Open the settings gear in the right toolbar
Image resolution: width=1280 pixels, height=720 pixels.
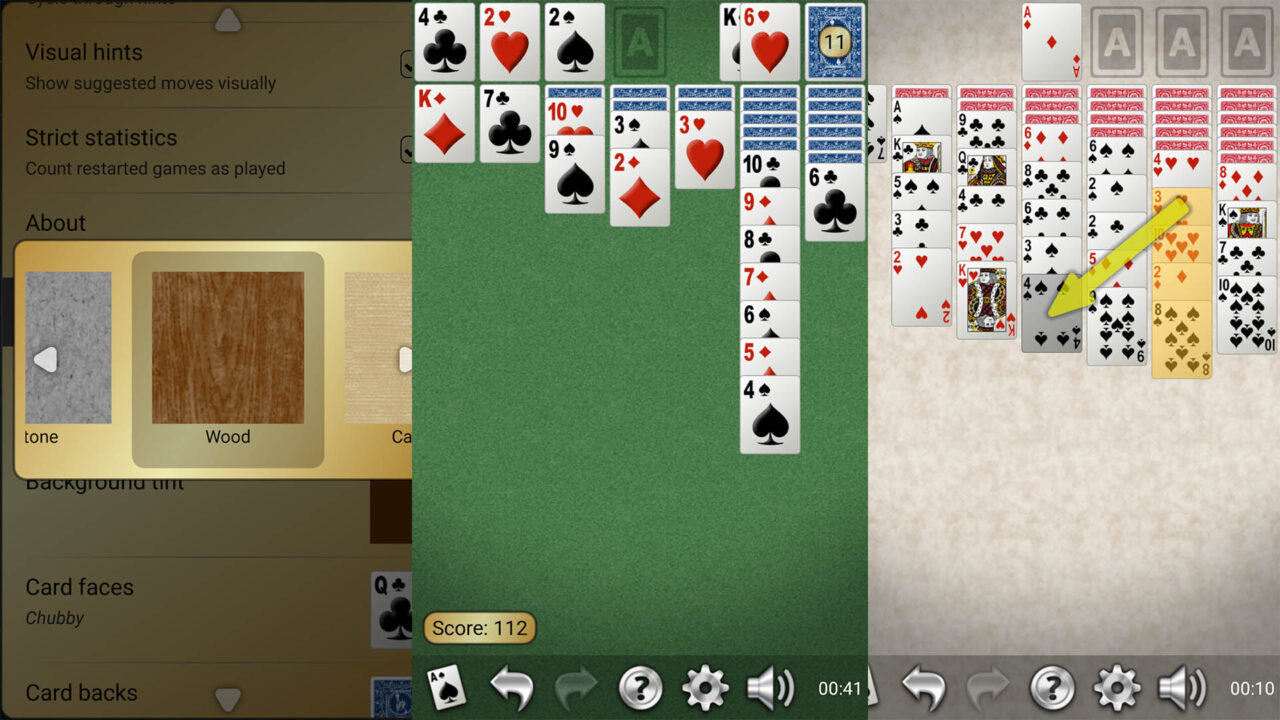[x=1118, y=688]
